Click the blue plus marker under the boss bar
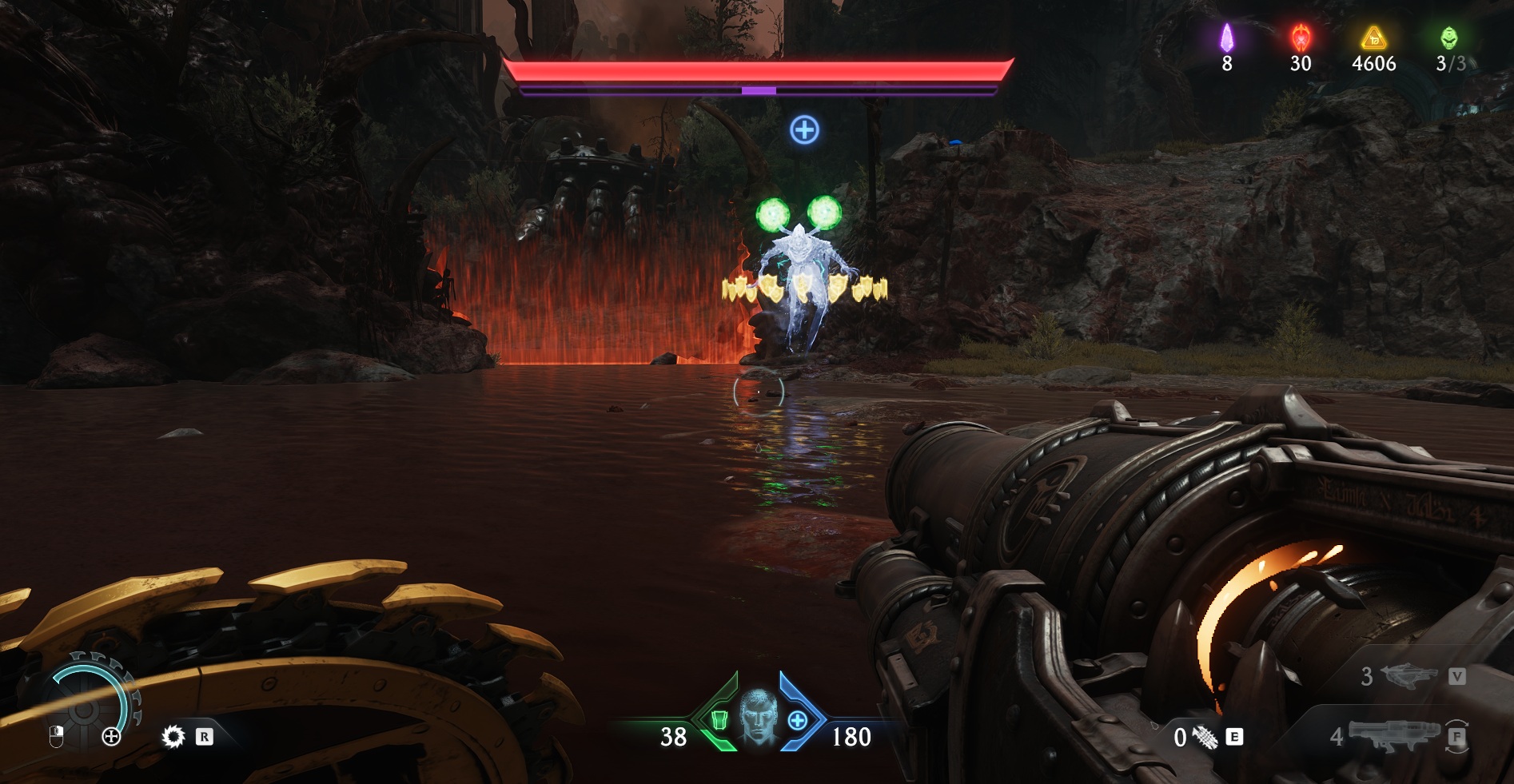 point(804,129)
